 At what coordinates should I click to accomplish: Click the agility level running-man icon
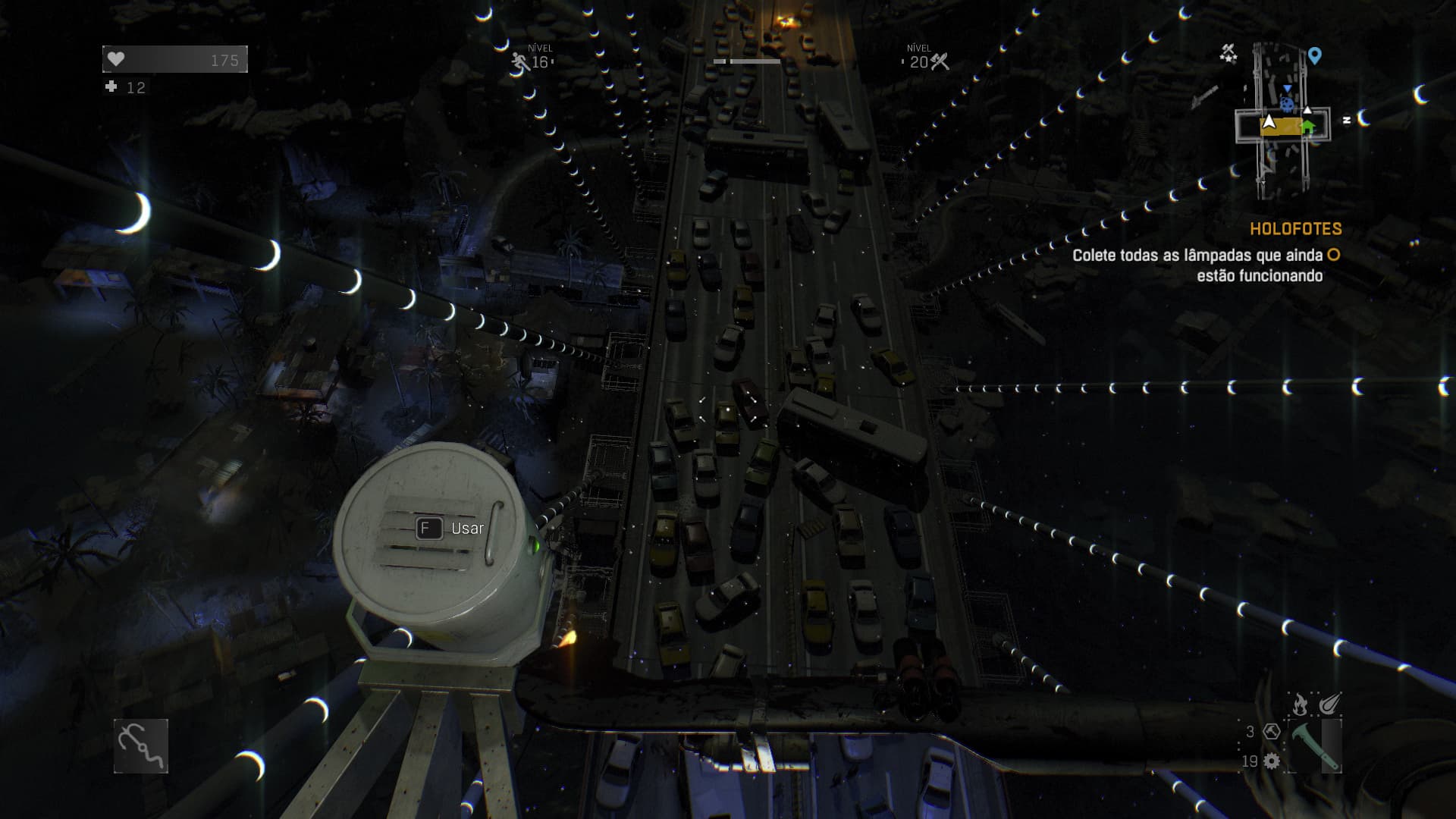(520, 61)
